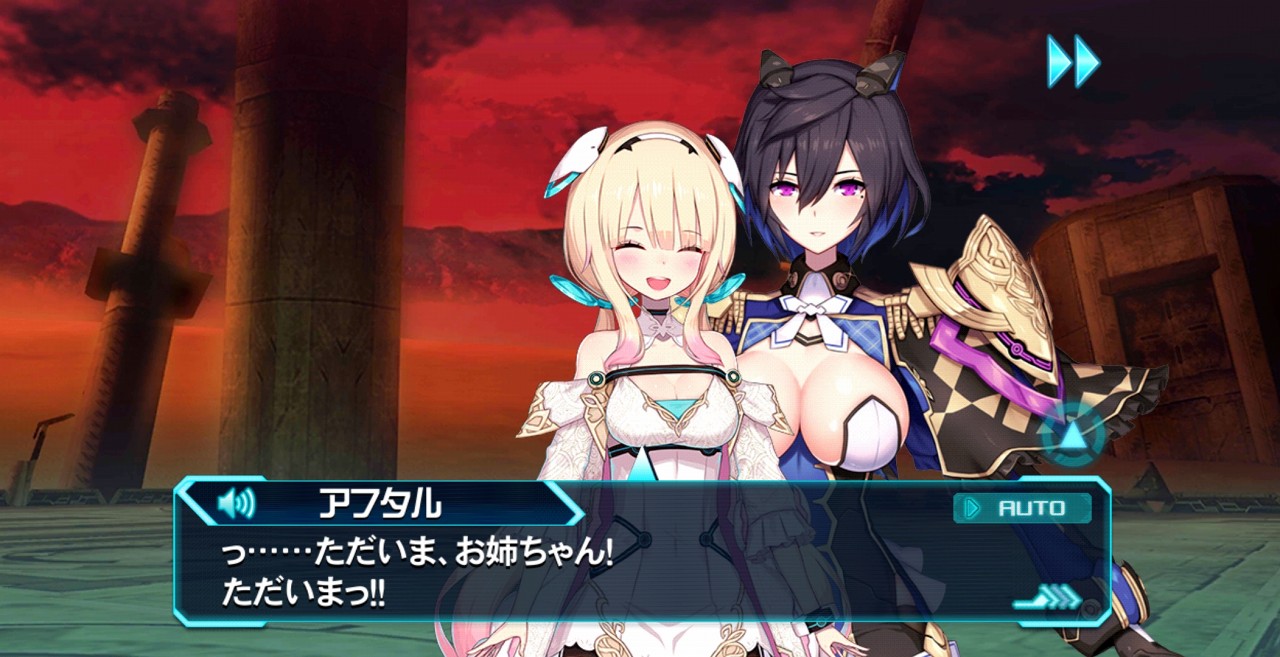
Task: Replay the voice line with the speaker icon
Action: tap(236, 503)
